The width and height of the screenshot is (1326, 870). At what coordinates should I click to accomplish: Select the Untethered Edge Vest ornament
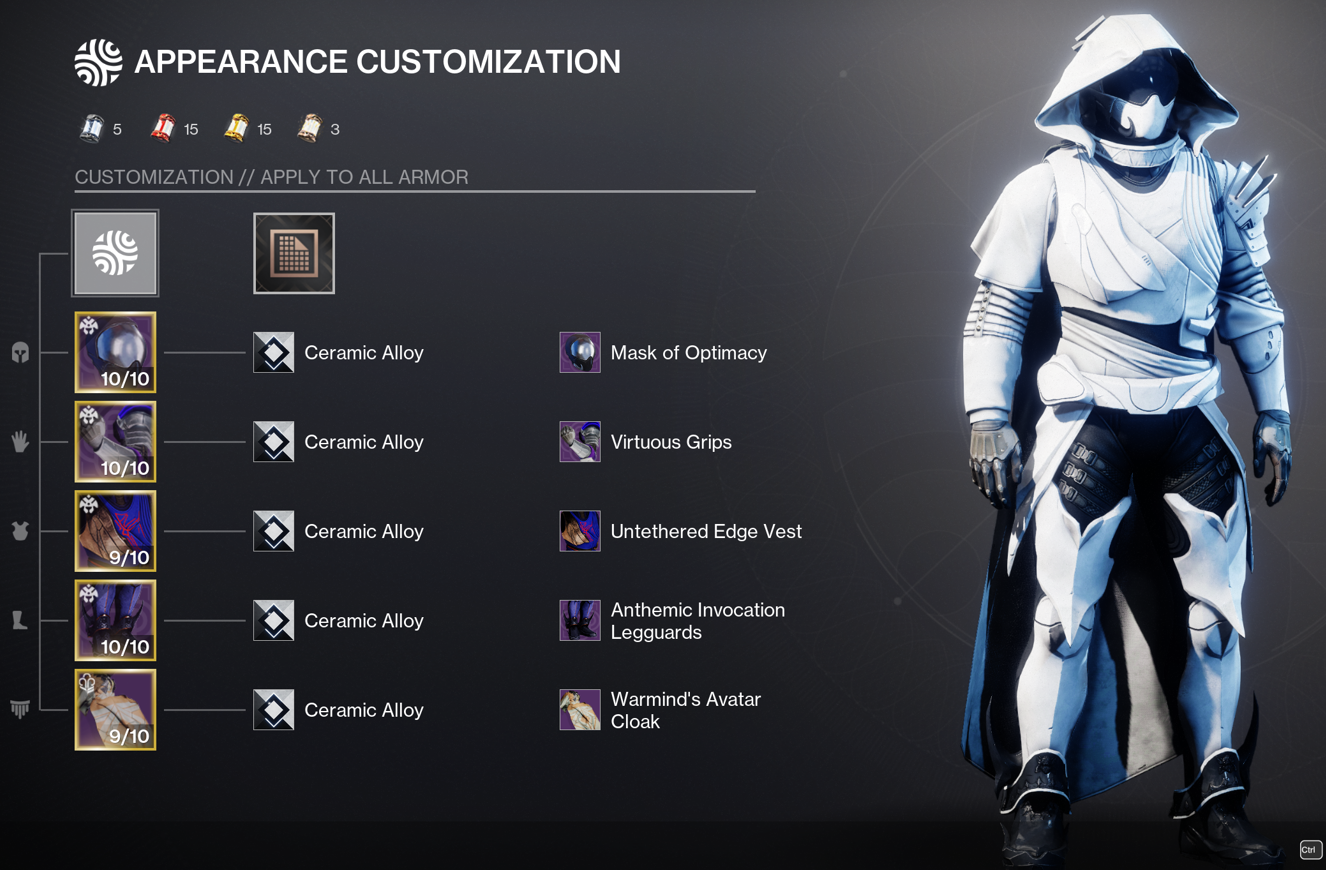tap(580, 531)
